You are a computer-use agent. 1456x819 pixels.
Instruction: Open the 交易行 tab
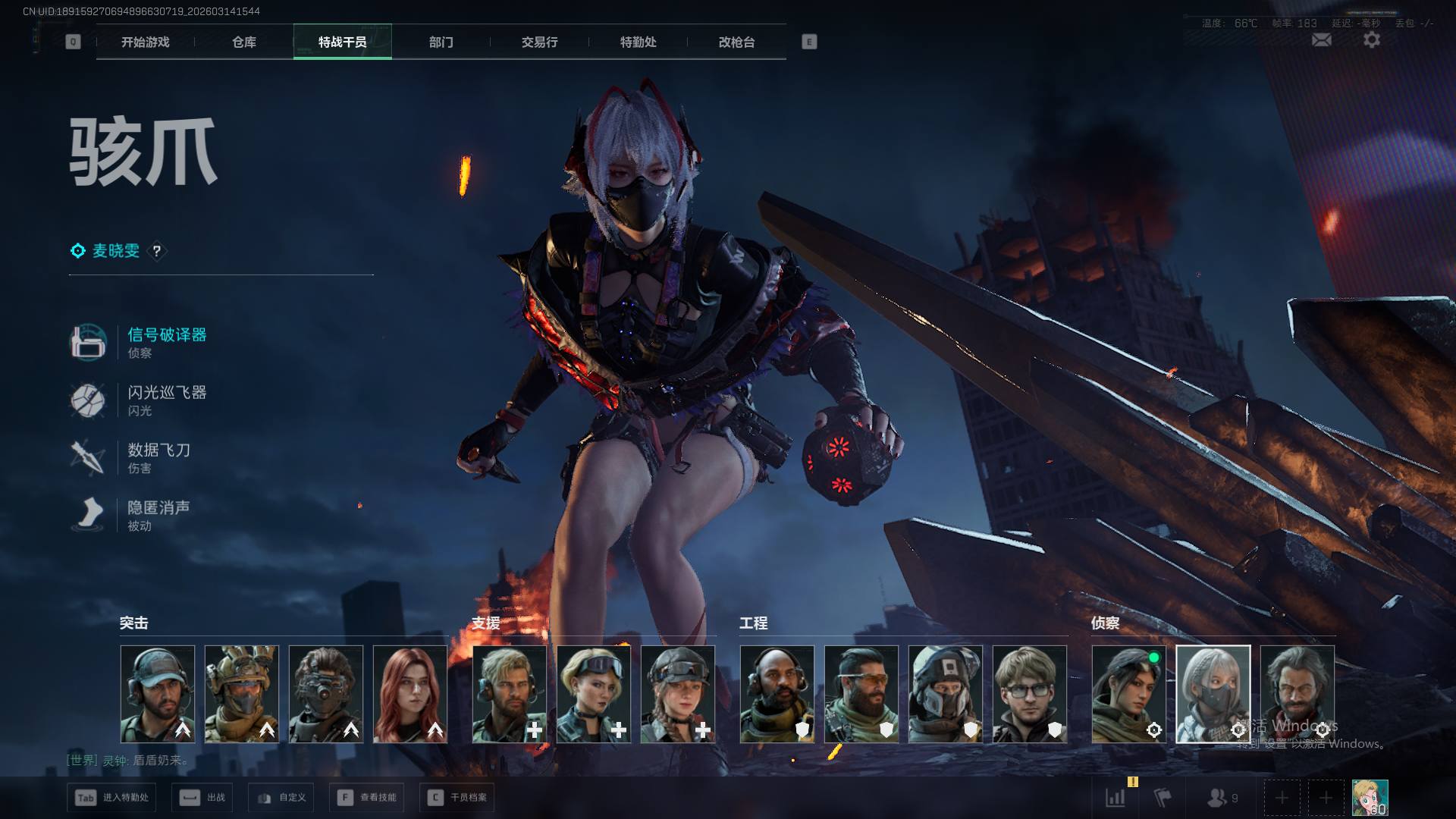point(540,42)
